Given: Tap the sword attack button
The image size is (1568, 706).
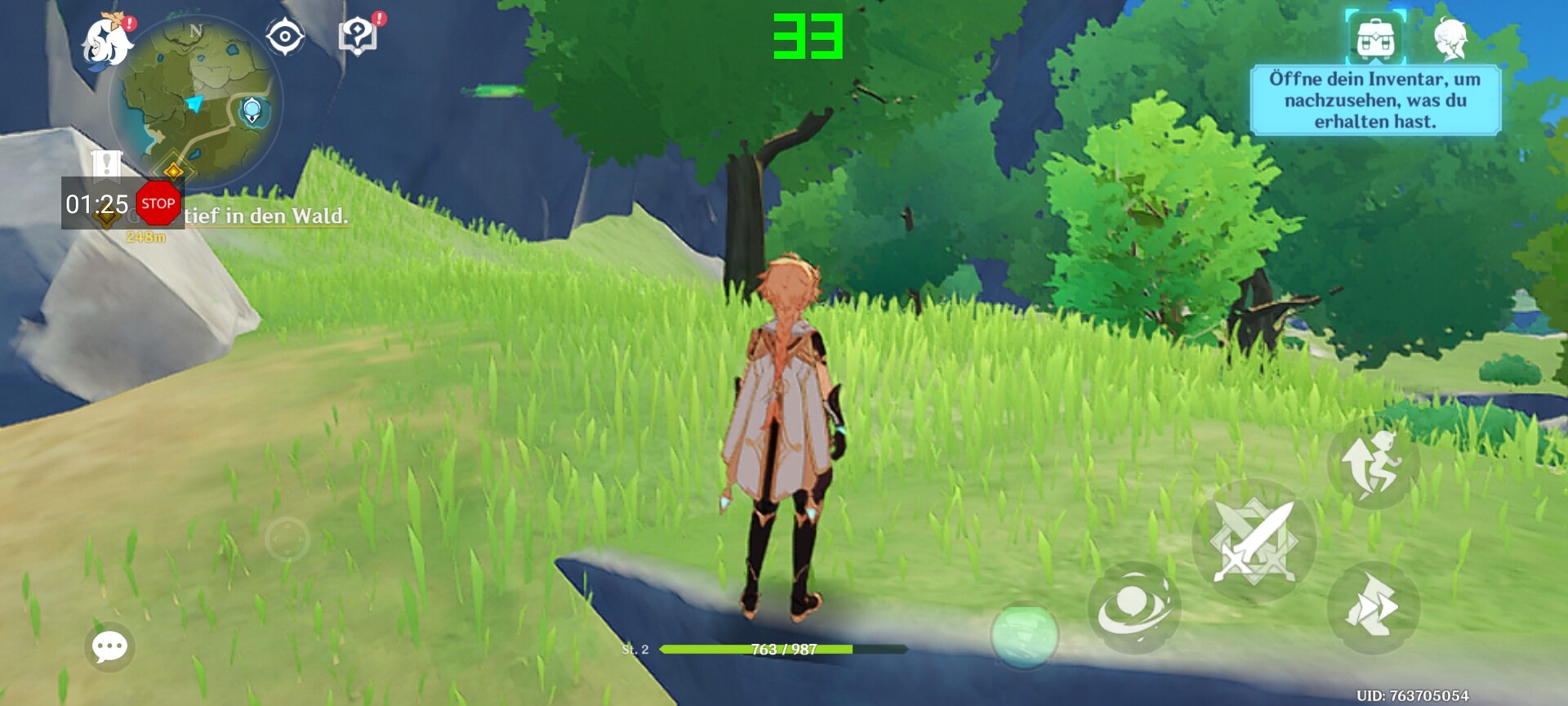Looking at the screenshot, I should click(1254, 541).
